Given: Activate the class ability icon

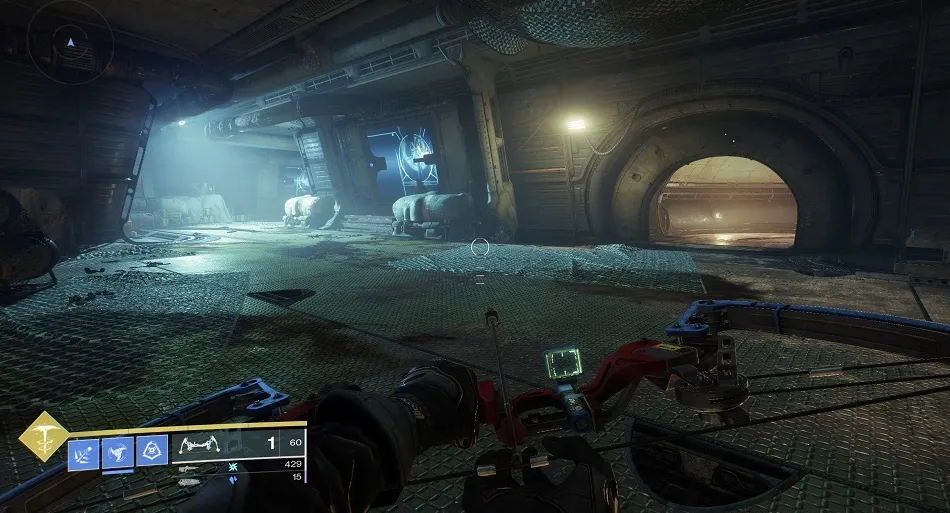Looking at the screenshot, I should click(x=152, y=452).
